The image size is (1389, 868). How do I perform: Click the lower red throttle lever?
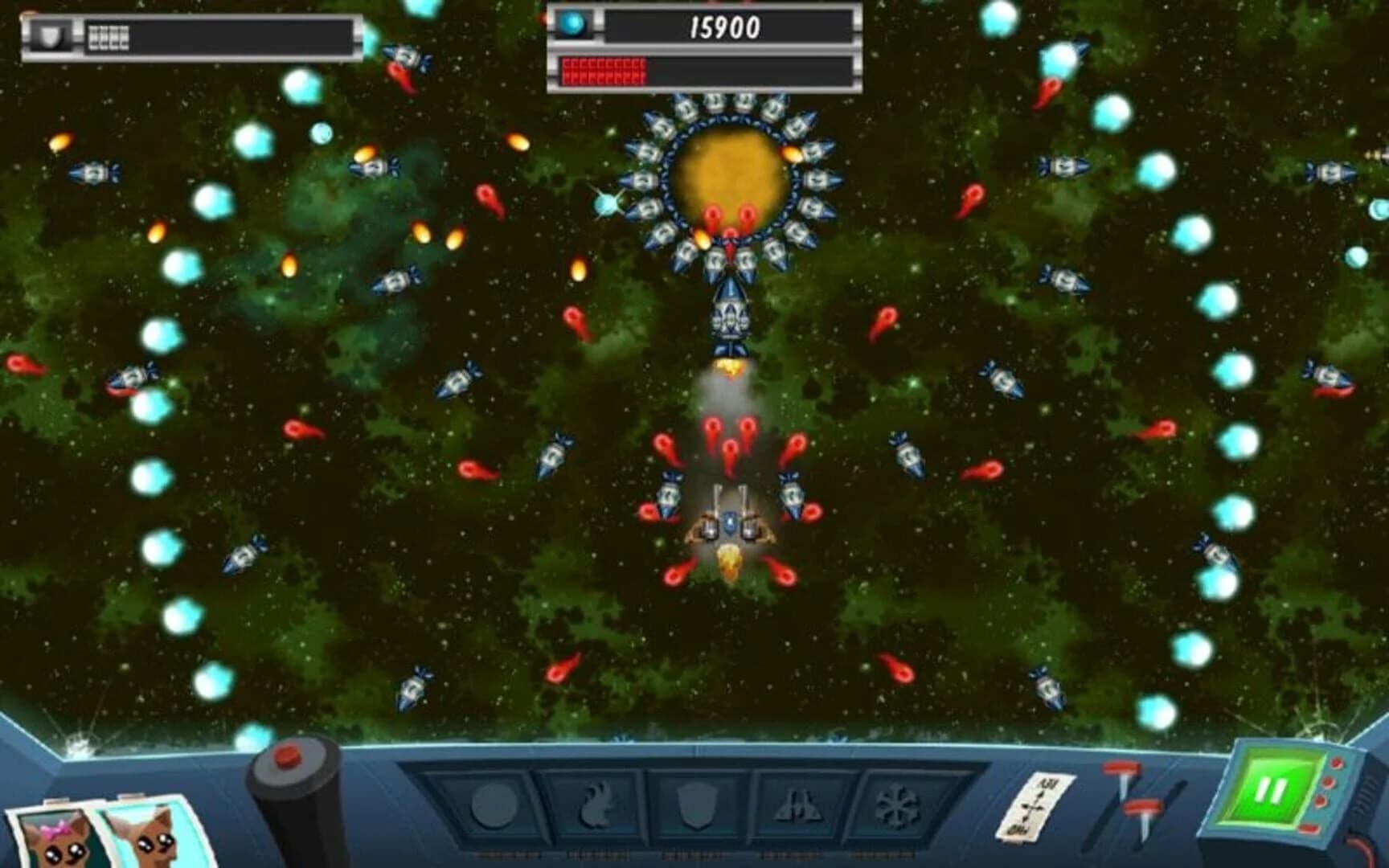1144,805
